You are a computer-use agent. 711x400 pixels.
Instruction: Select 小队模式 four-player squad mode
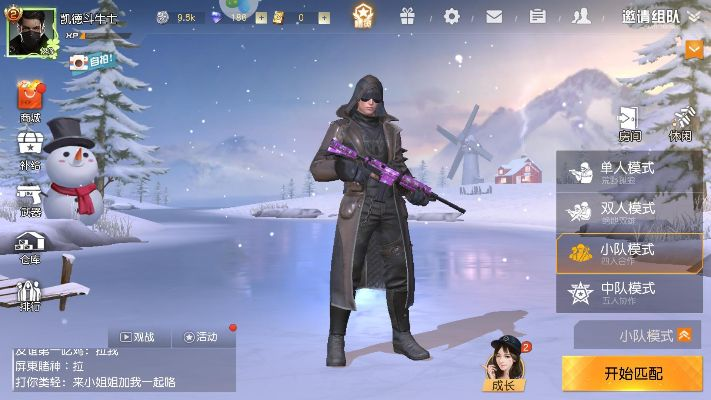click(x=628, y=254)
